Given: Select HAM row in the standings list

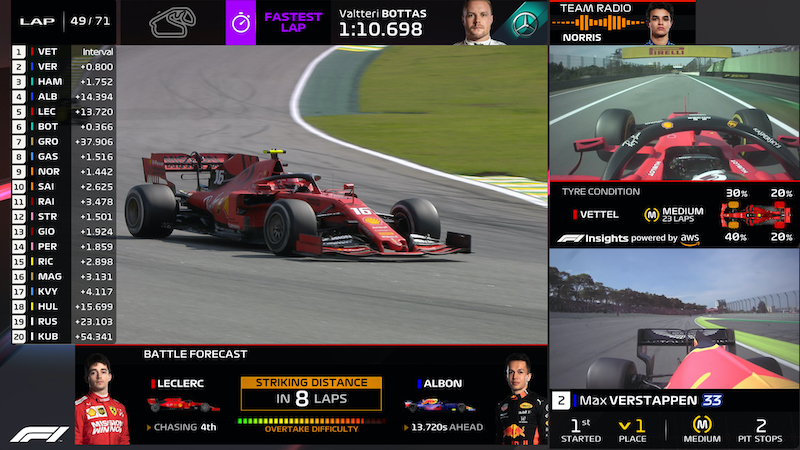Looking at the screenshot, I should 63,81.
